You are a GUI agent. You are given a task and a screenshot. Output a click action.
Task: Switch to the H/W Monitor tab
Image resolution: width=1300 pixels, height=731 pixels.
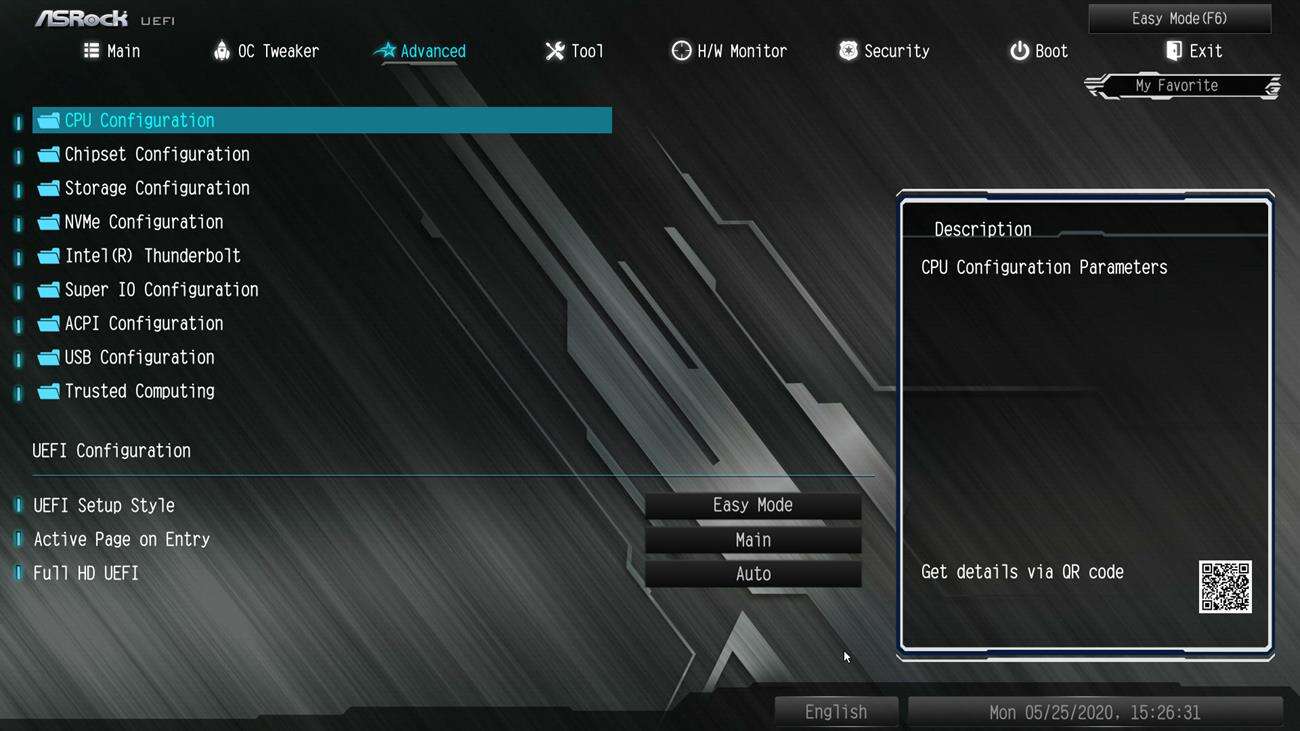pos(729,50)
